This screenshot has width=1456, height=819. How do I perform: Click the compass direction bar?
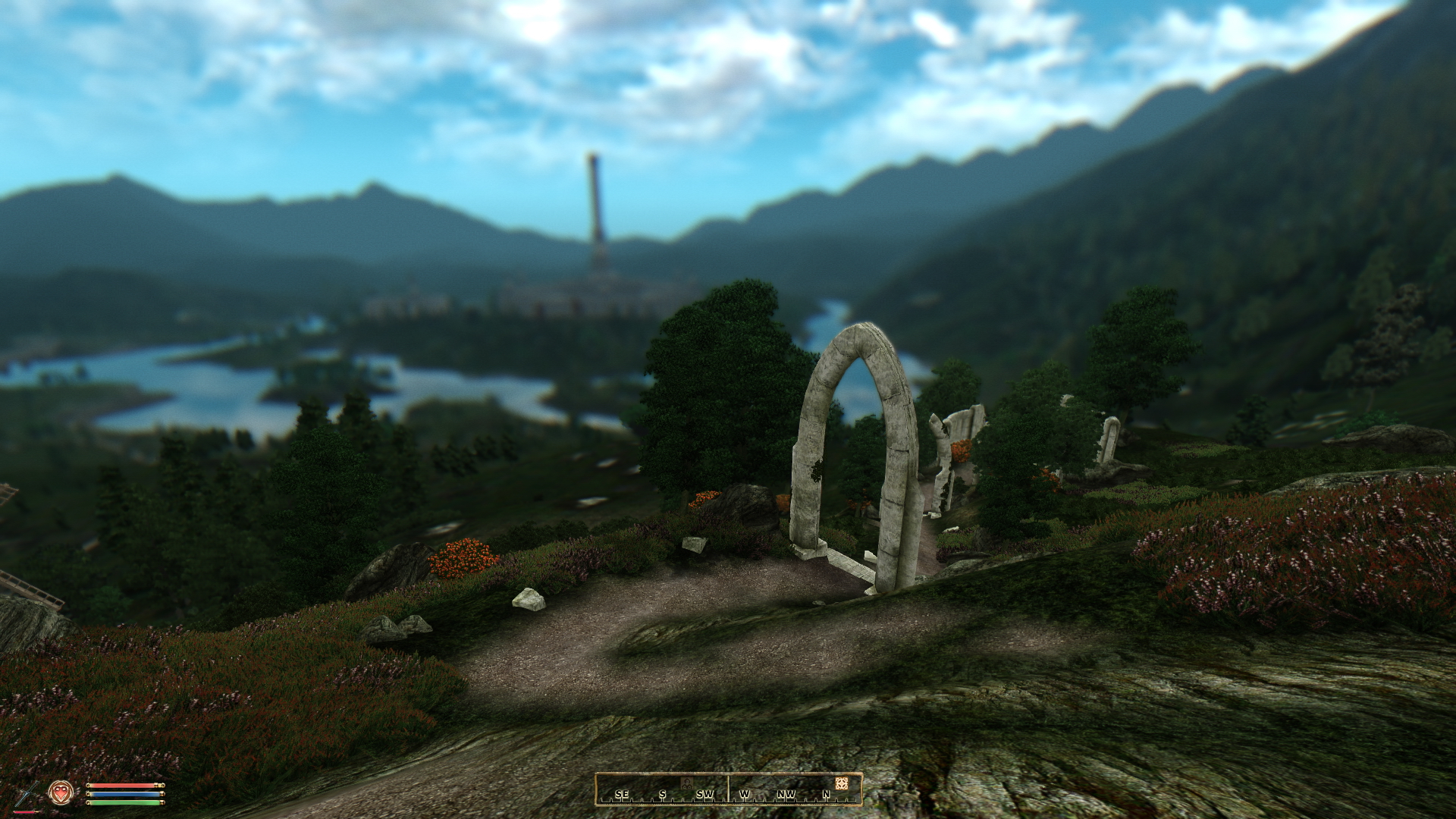tap(728, 789)
